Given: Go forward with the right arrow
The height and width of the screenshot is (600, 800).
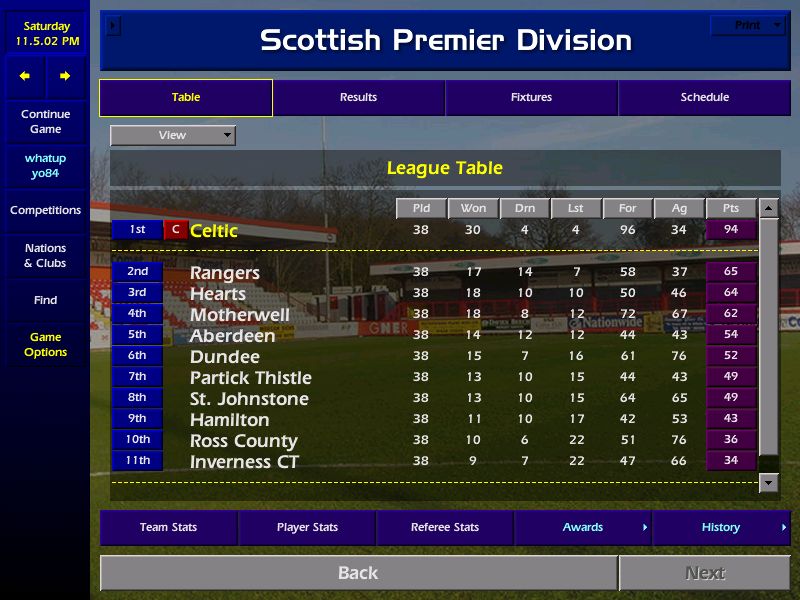Looking at the screenshot, I should pos(65,76).
